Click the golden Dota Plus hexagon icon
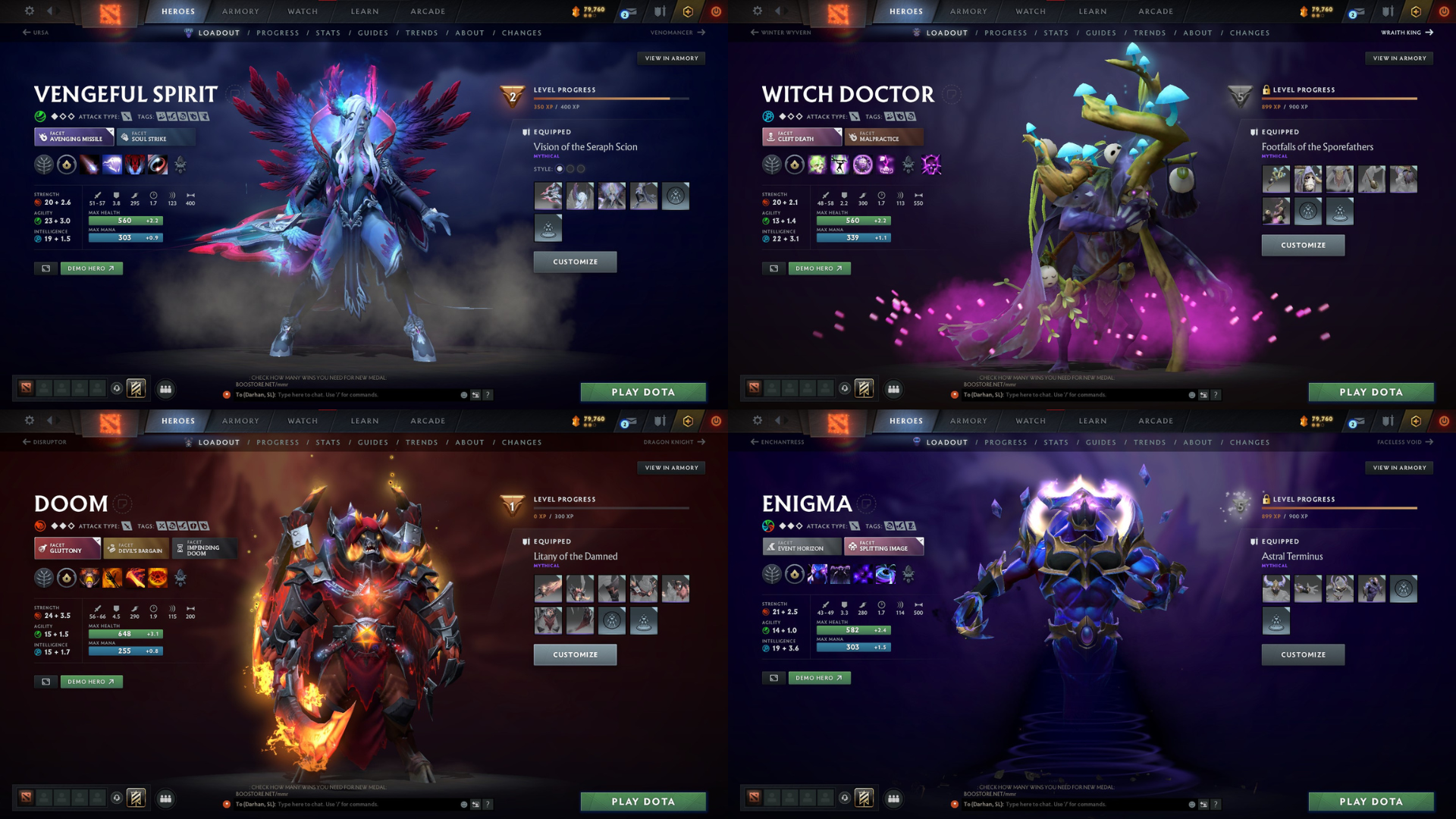 tap(688, 11)
